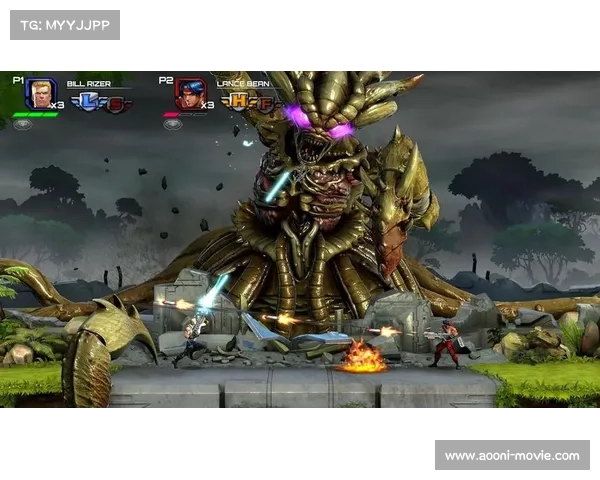Select P2's dark F weapon icon
600x480 pixels.
265,102
